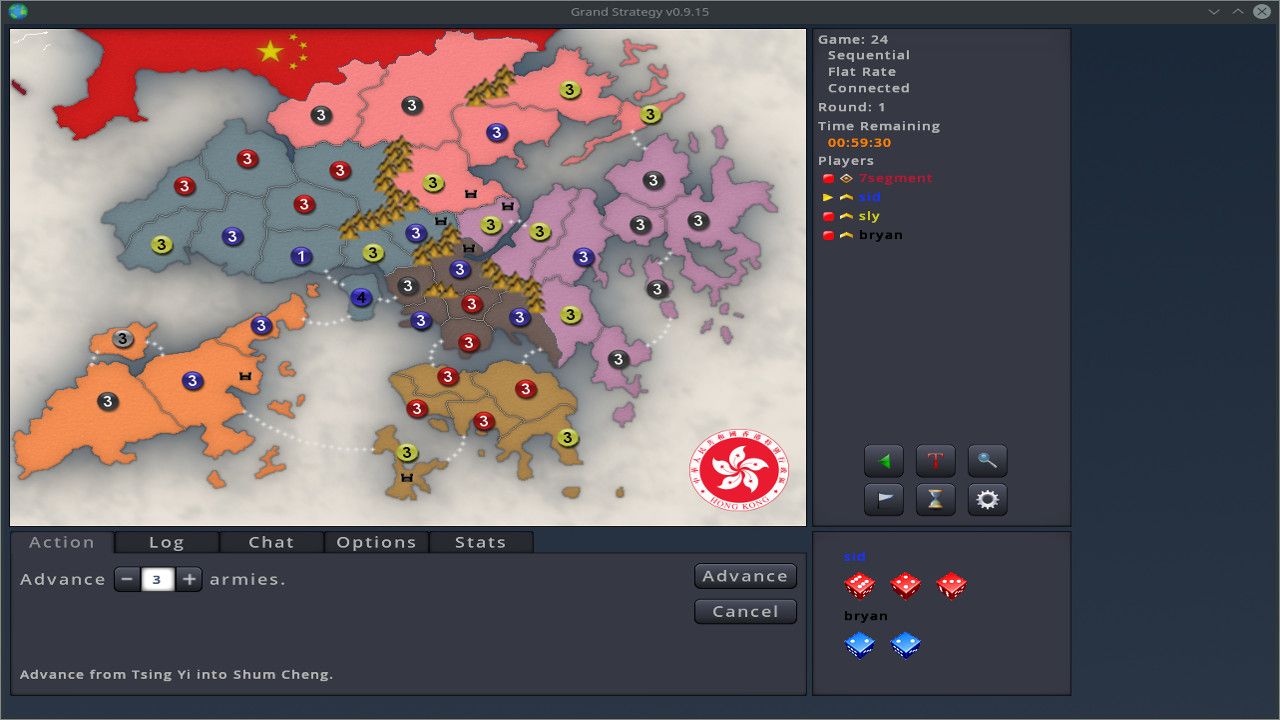
Task: Click the surrender flag icon
Action: coord(883,499)
